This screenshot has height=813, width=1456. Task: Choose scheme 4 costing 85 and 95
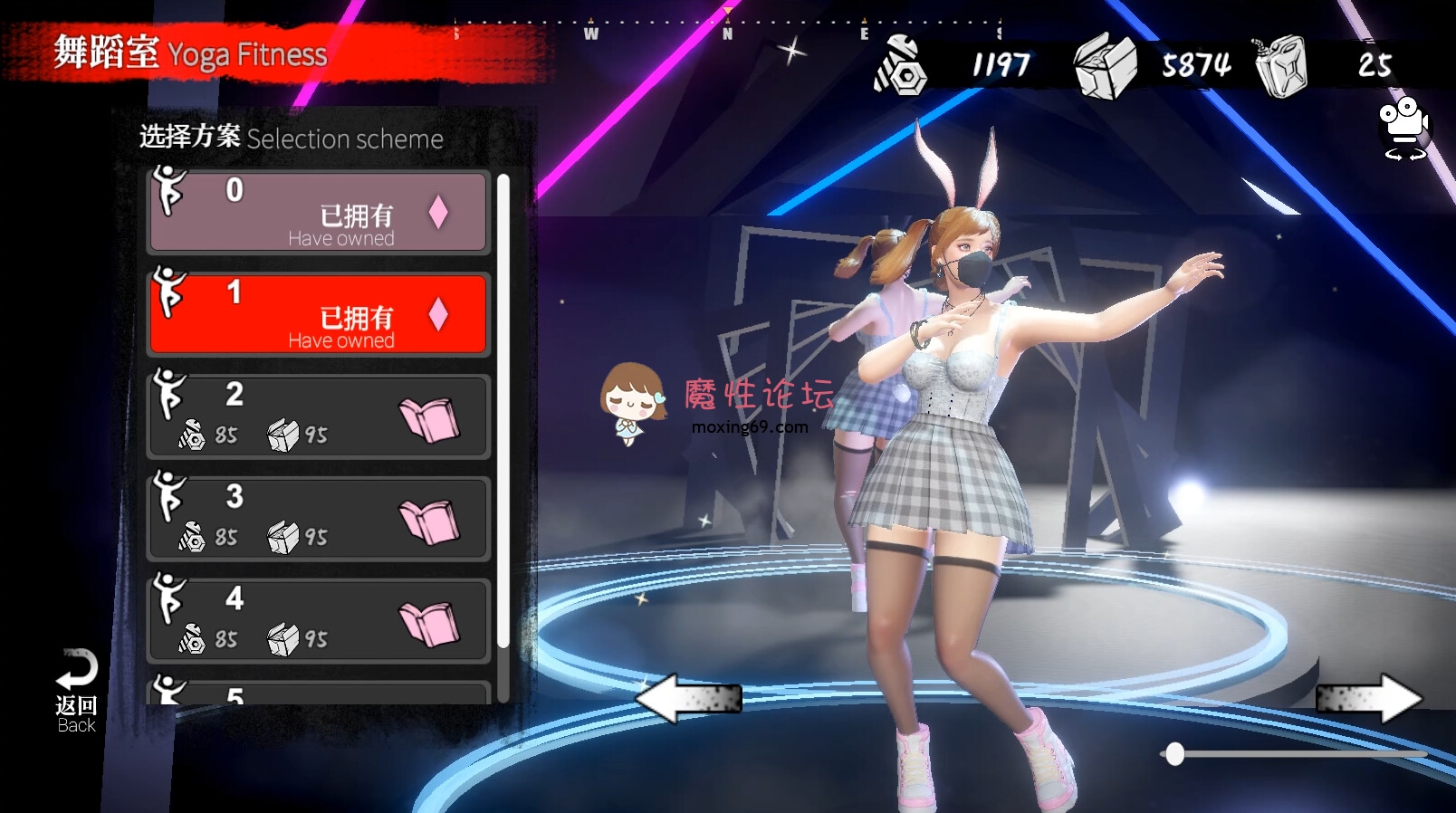coord(318,621)
